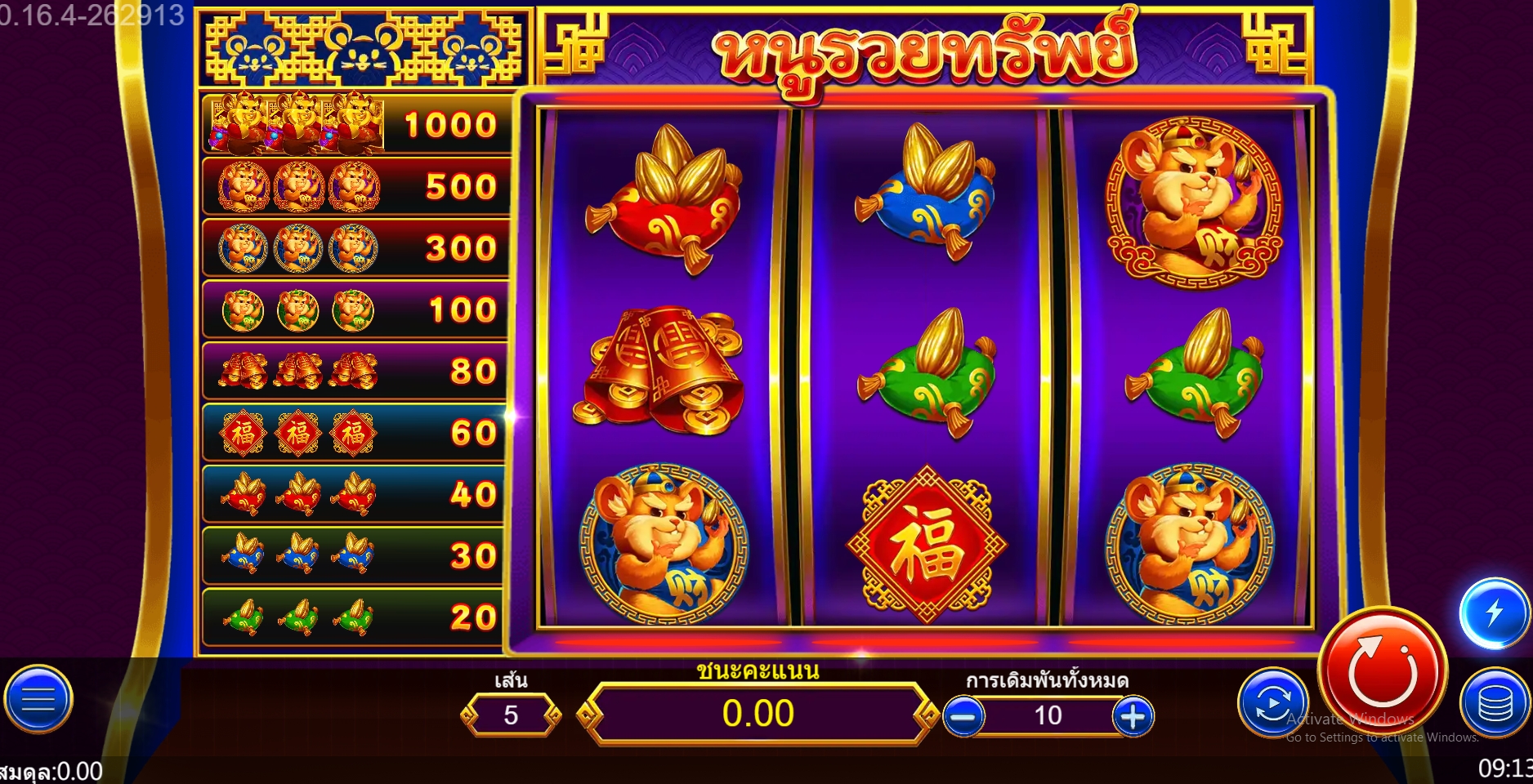Toggle the auto-spin circular arrows button

(1272, 703)
